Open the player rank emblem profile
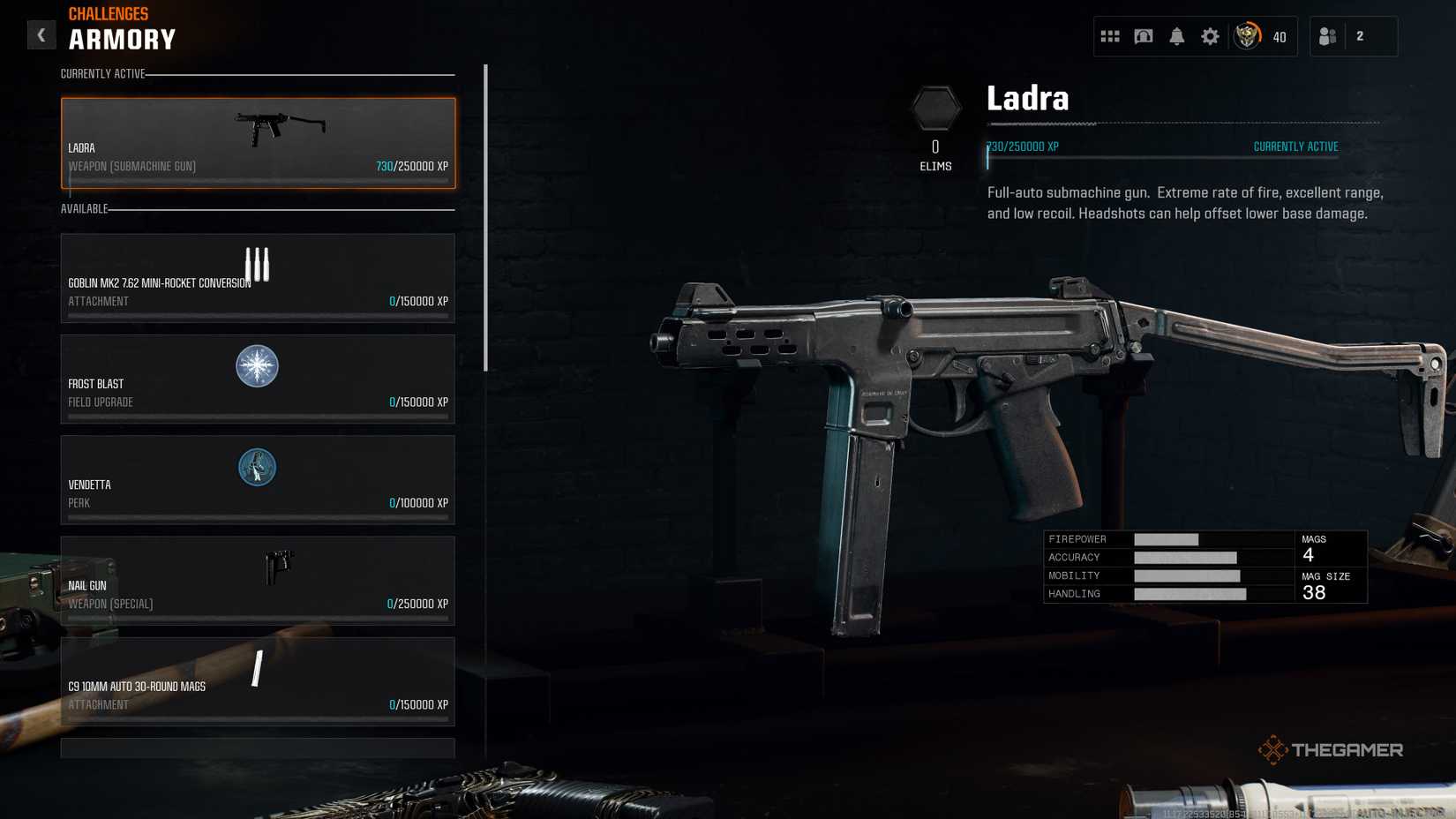This screenshot has height=819, width=1456. click(x=1247, y=36)
